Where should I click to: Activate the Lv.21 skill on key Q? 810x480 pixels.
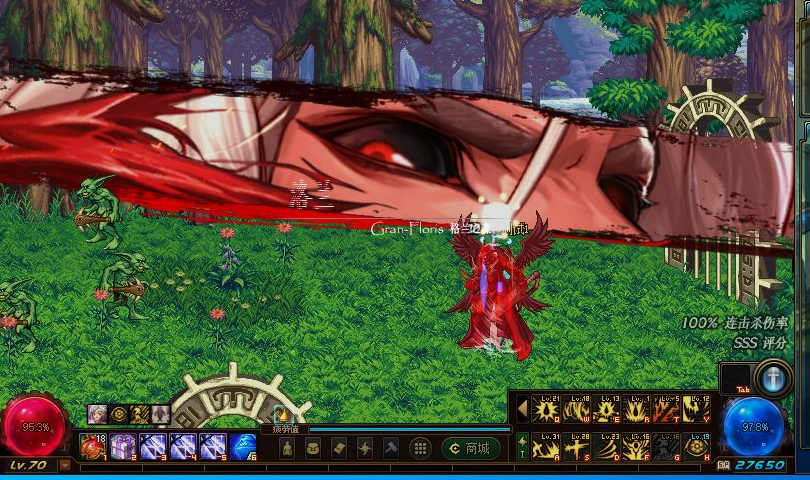tap(546, 410)
